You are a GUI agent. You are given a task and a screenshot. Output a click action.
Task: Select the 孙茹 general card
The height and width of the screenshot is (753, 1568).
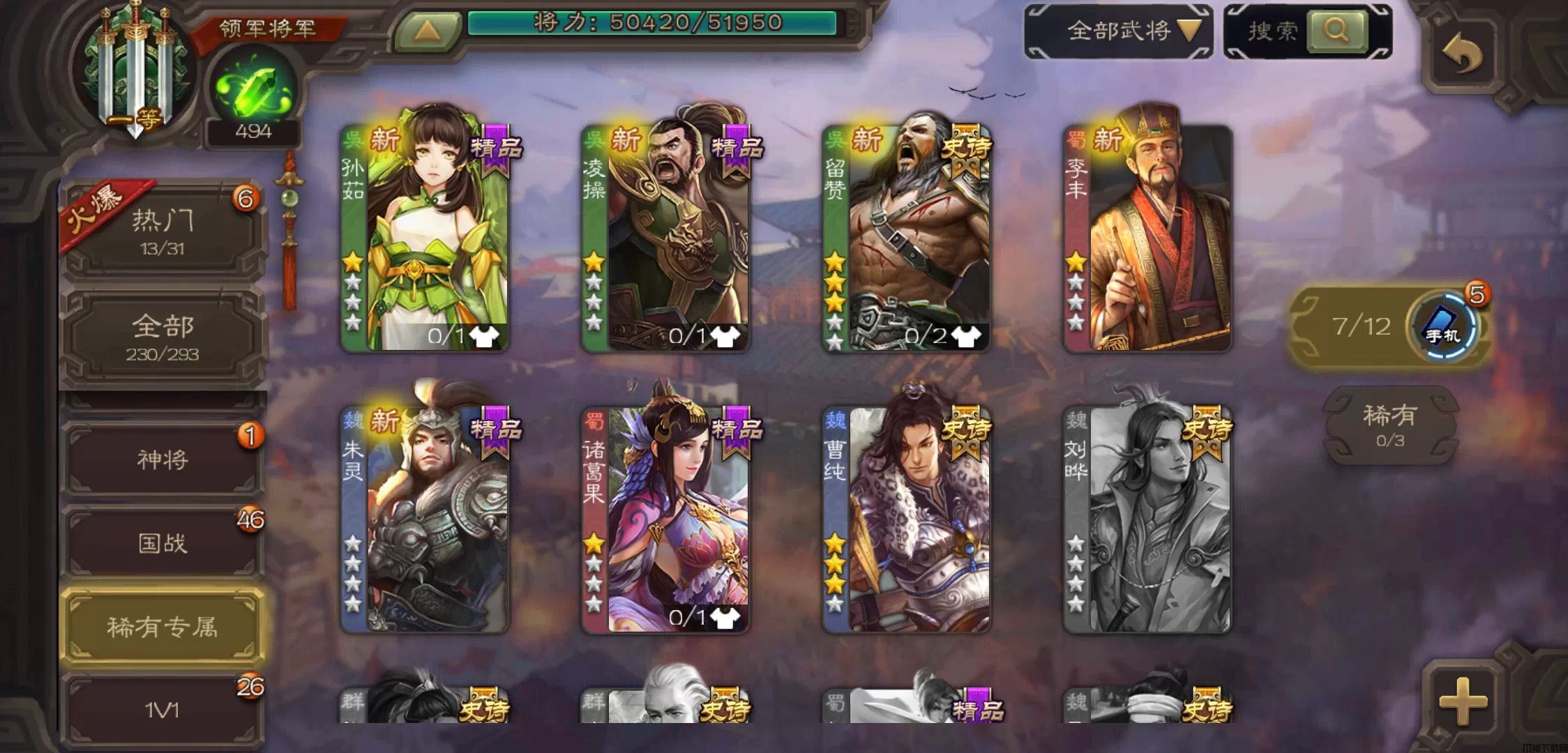[x=425, y=237]
